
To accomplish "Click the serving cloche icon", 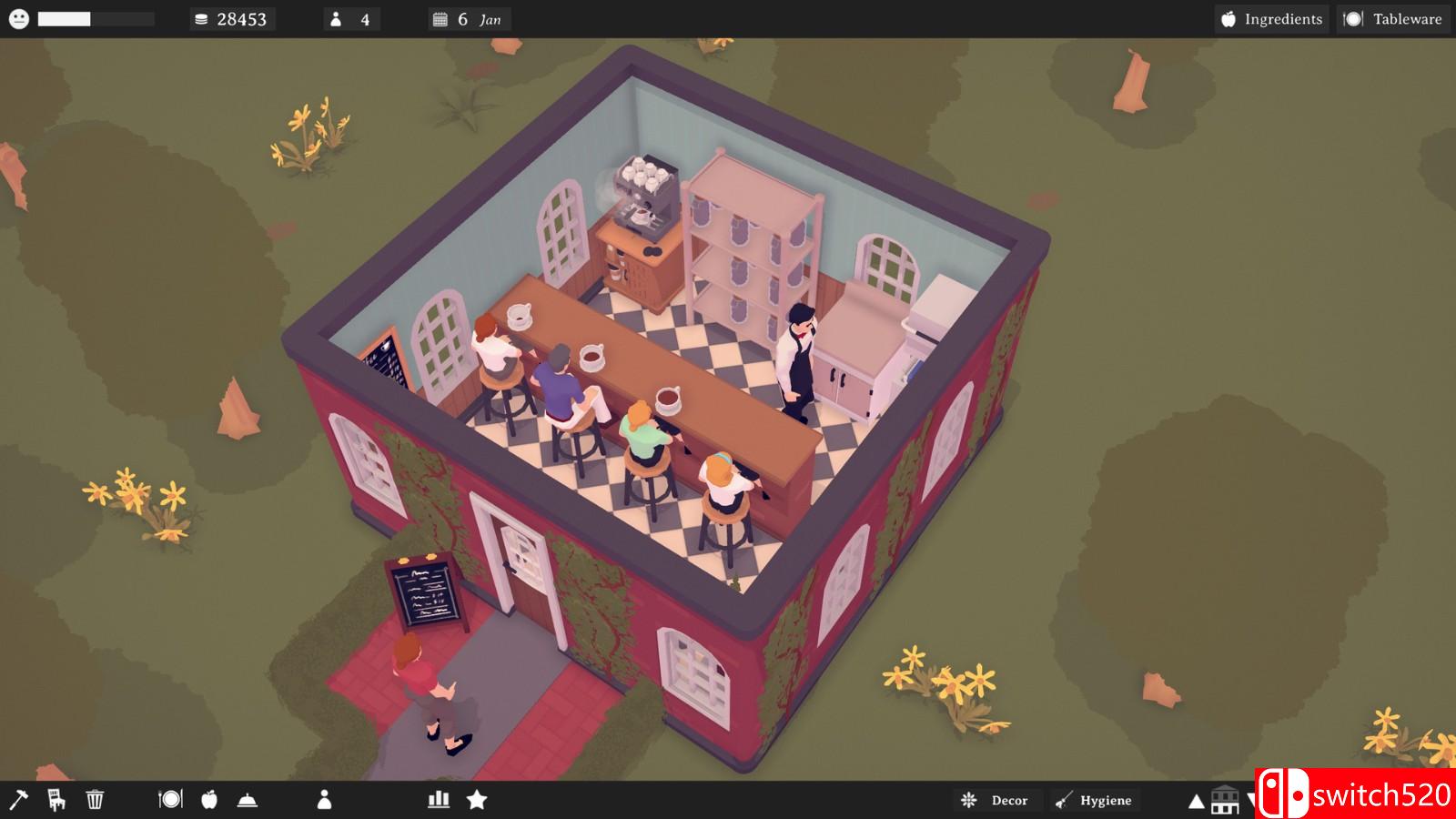I will (x=248, y=800).
